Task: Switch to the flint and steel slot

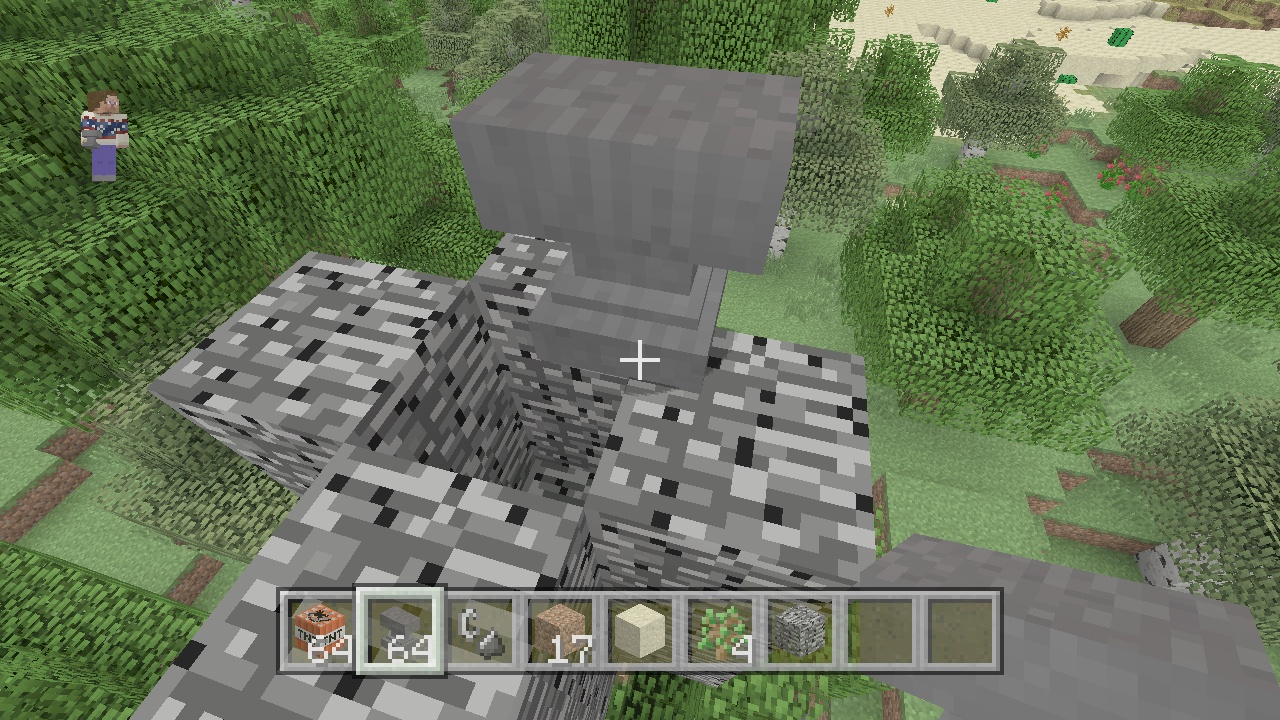Action: coord(480,631)
